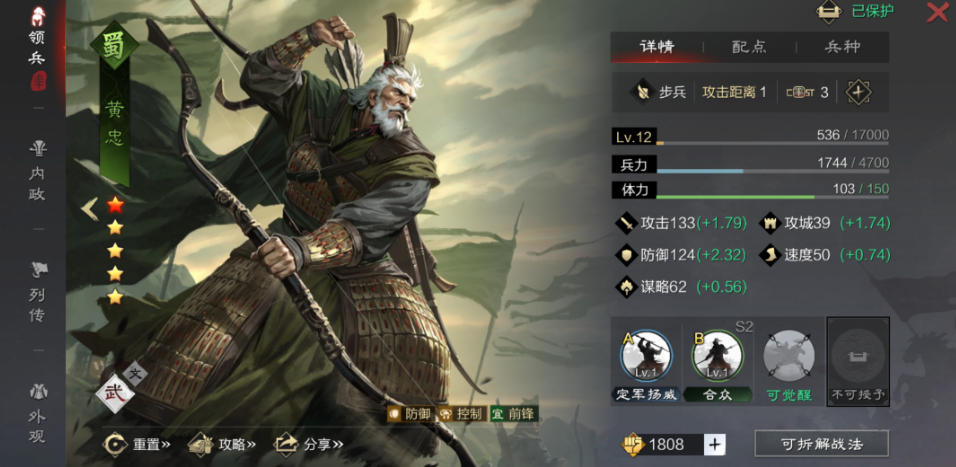This screenshot has width=956, height=467.
Task: Open the 可觉醒 awakening slot
Action: [x=788, y=364]
